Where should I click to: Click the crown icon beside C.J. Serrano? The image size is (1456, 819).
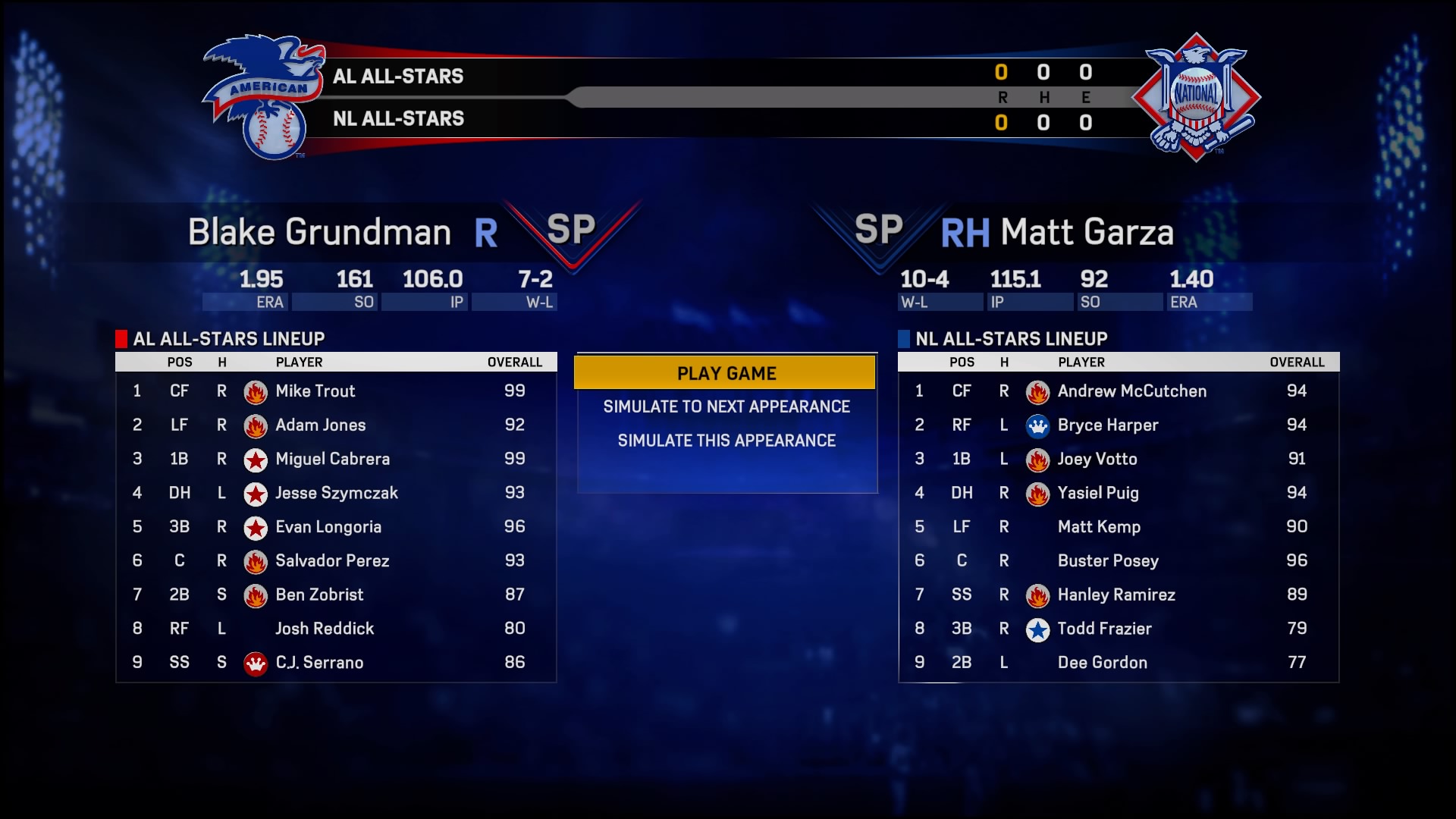coord(256,663)
